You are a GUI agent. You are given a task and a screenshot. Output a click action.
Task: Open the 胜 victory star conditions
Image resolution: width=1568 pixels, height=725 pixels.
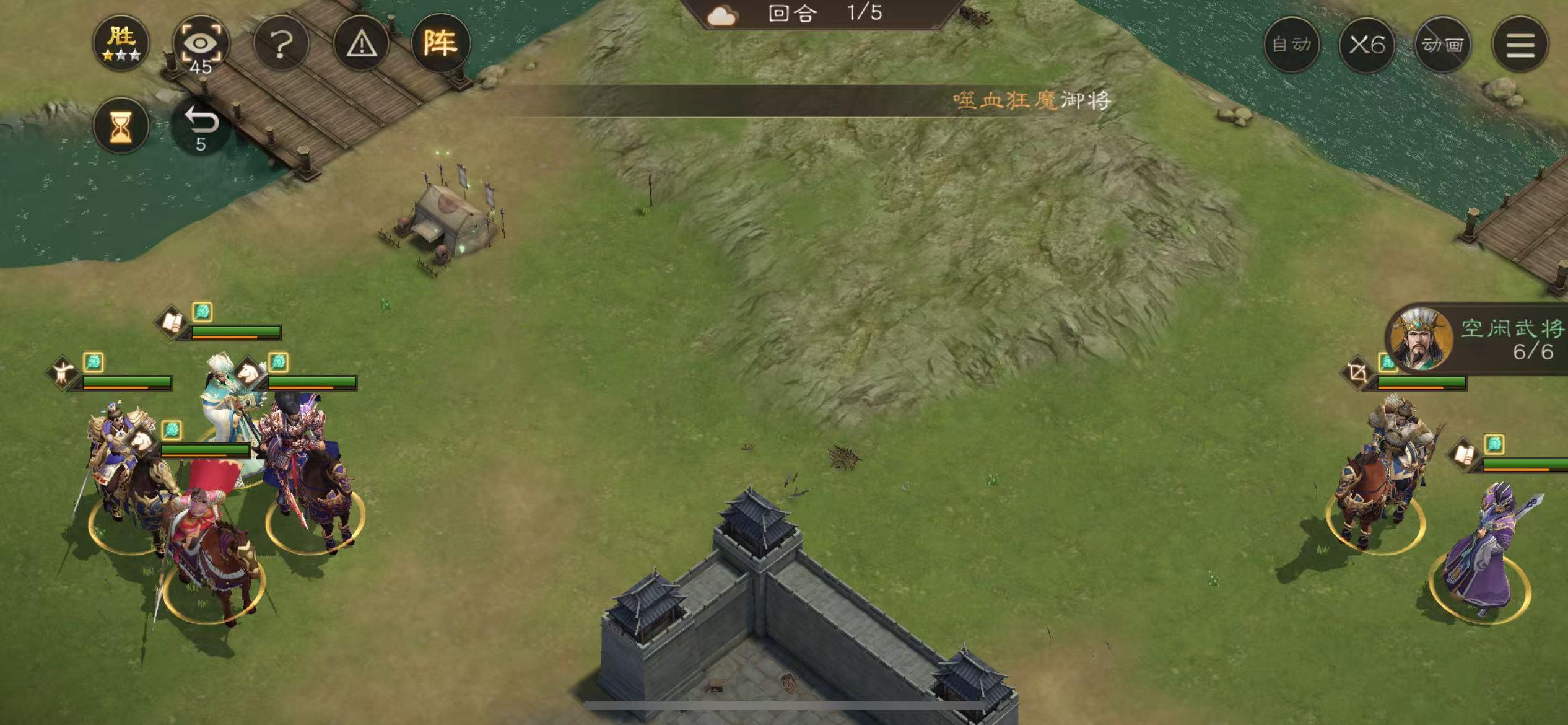[121, 42]
